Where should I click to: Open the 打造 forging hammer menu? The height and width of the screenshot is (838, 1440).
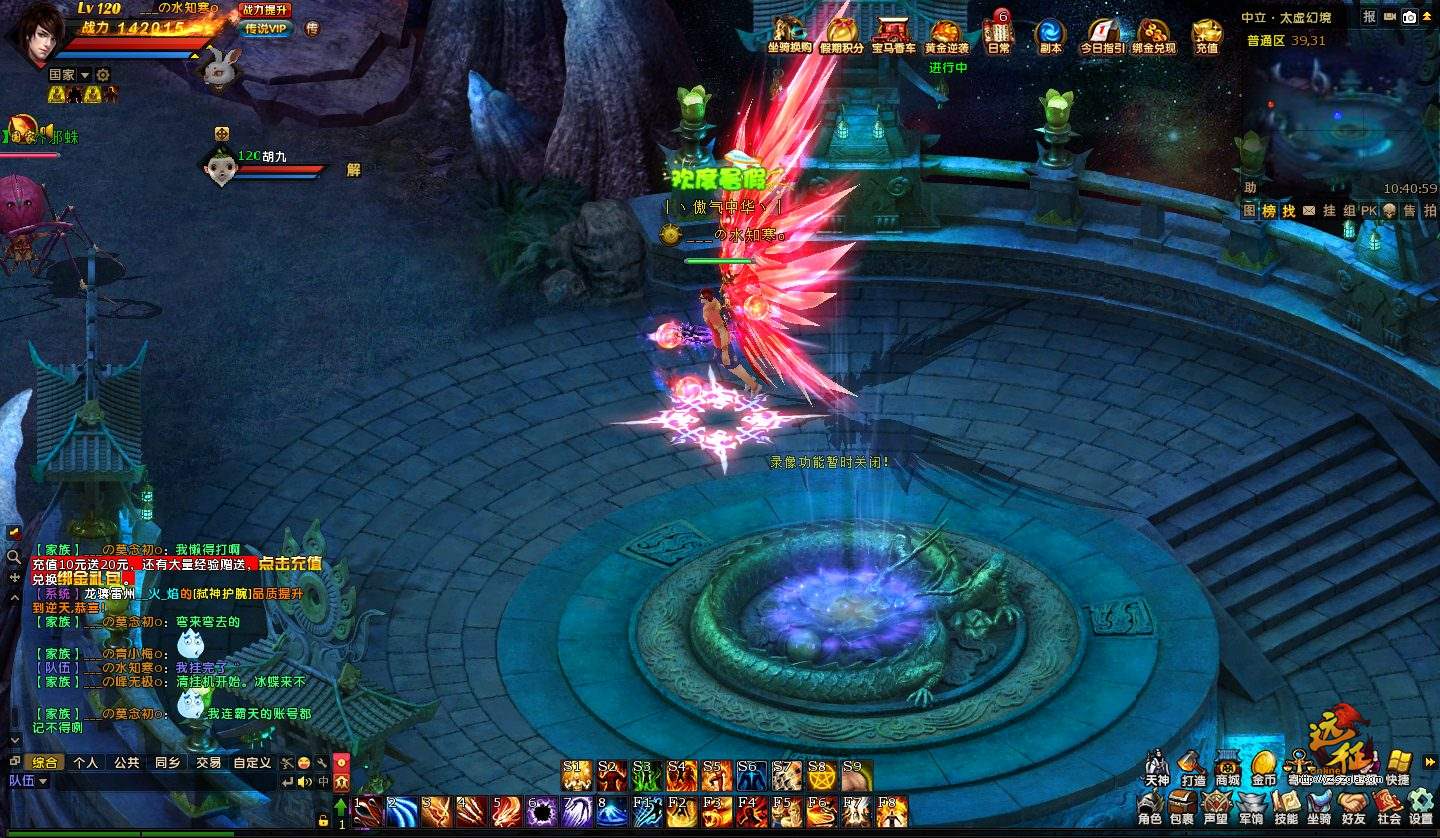click(x=1192, y=767)
